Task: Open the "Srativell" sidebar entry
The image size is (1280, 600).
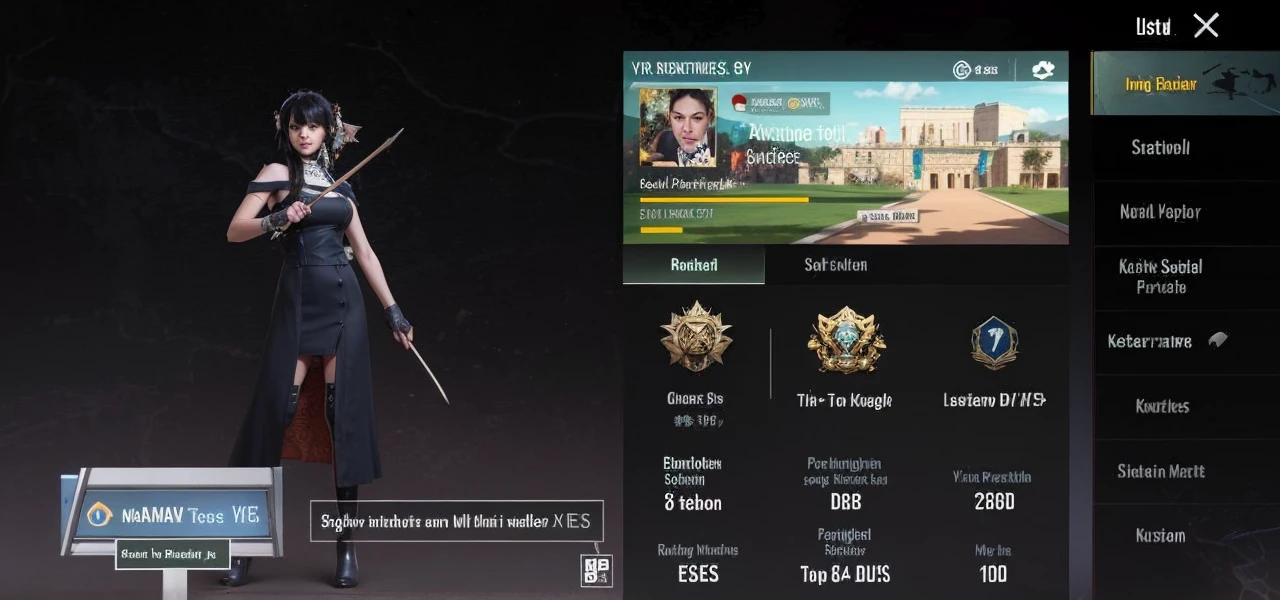Action: [1160, 148]
